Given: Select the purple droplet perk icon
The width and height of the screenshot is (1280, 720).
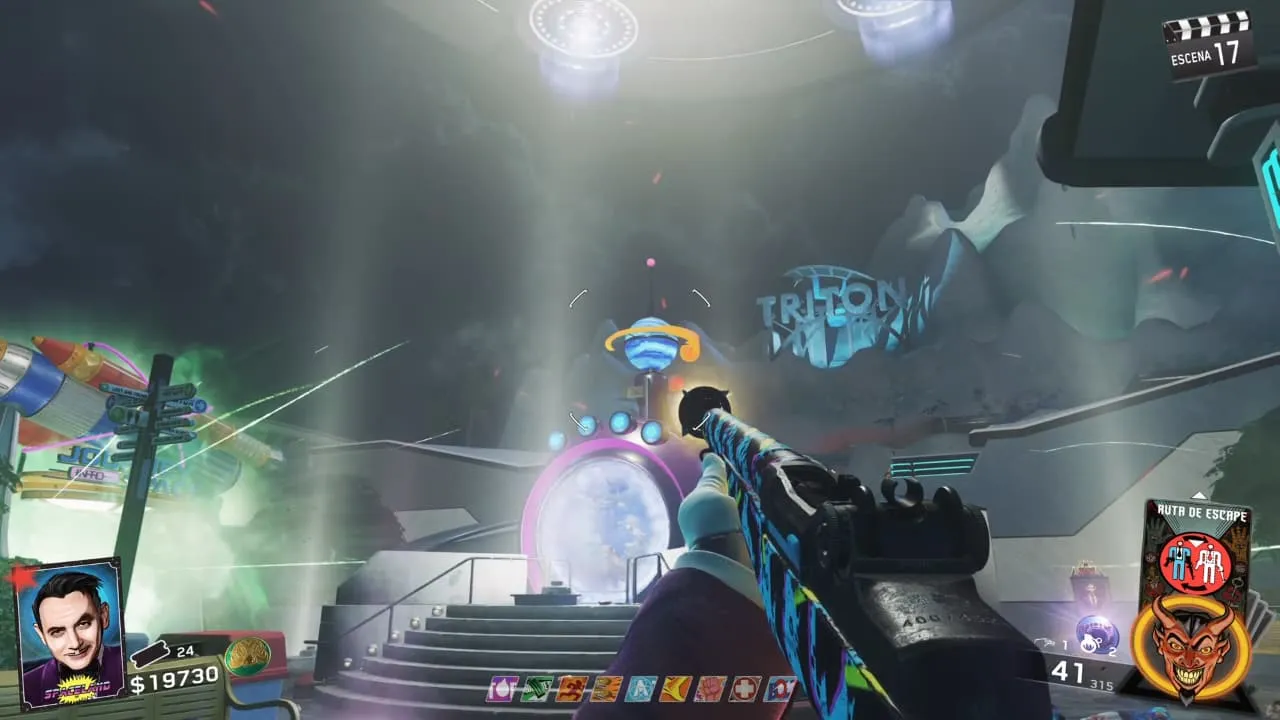Looking at the screenshot, I should [502, 688].
